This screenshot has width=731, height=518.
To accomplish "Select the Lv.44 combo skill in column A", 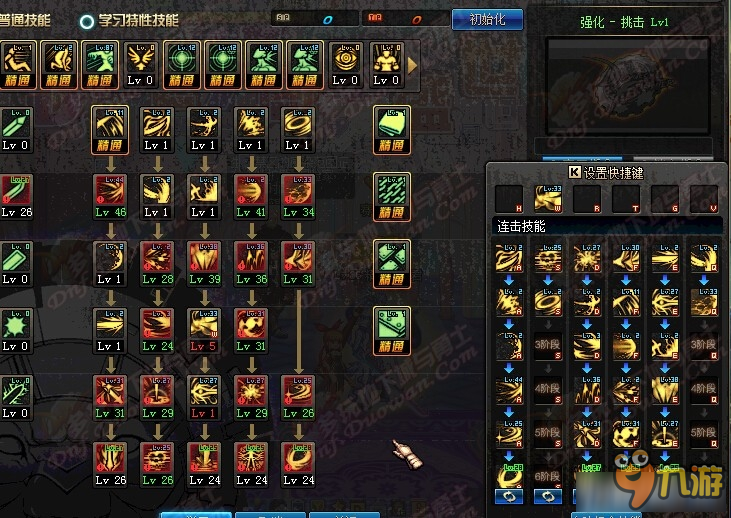I will pyautogui.click(x=508, y=390).
